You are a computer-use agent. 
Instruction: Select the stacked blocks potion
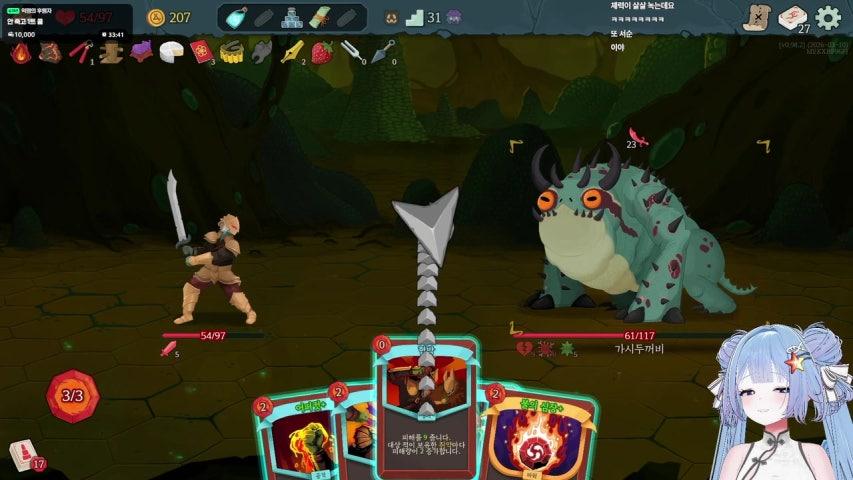(x=291, y=18)
